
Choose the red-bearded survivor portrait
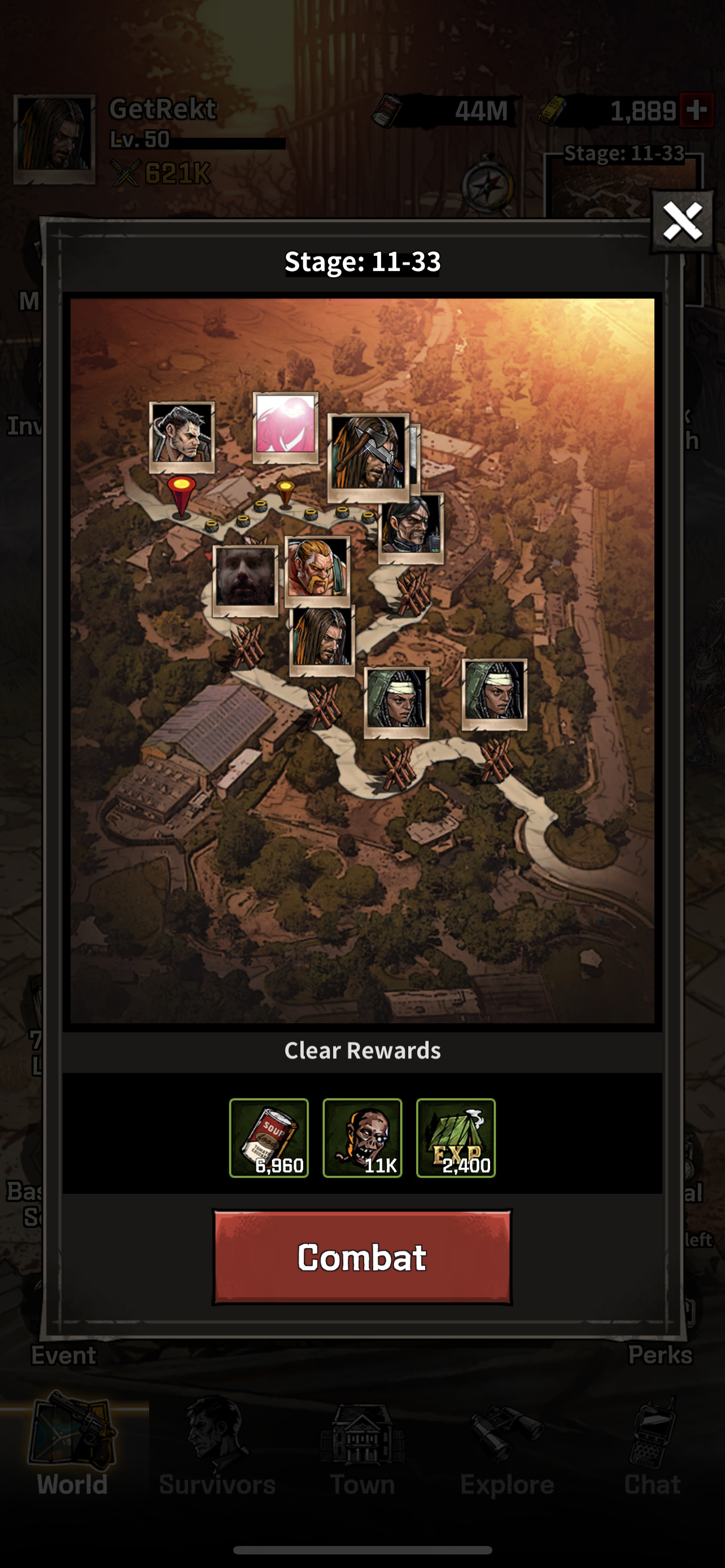(x=317, y=570)
